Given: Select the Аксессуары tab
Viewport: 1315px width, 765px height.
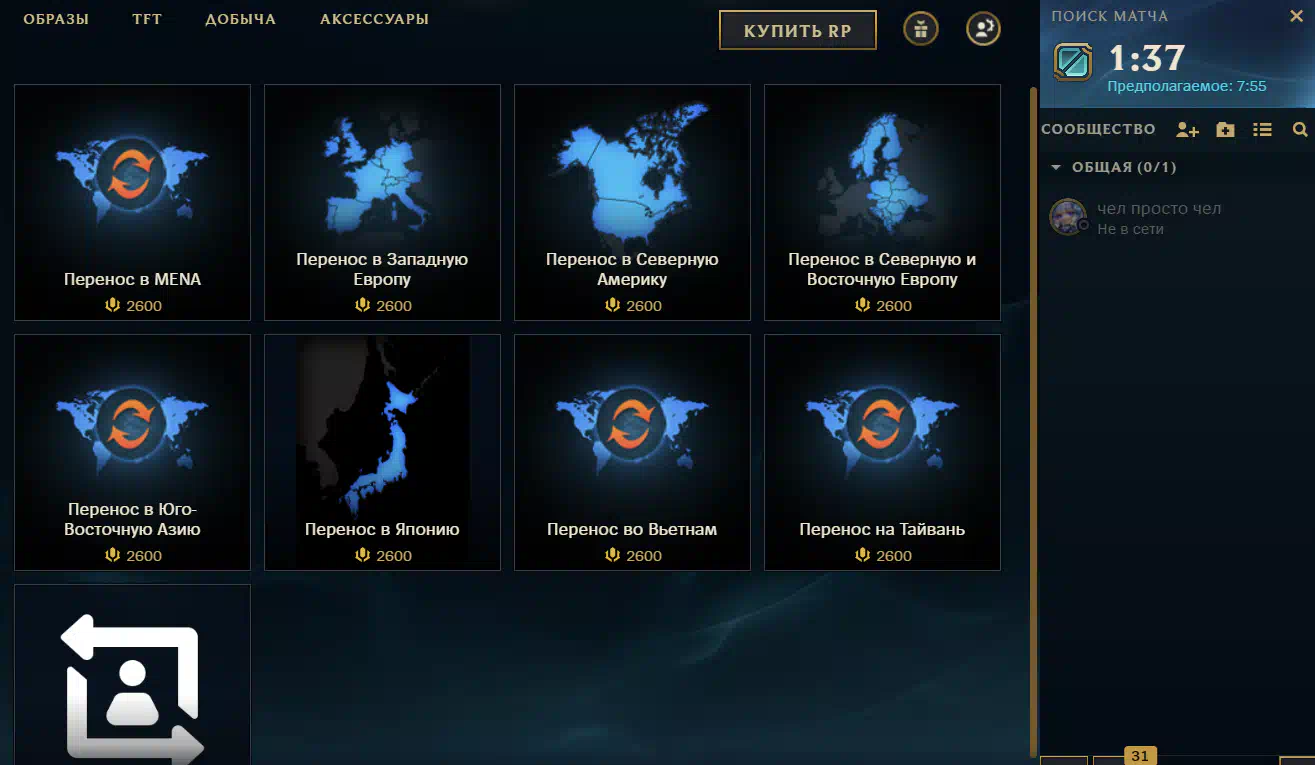Looking at the screenshot, I should pos(374,20).
